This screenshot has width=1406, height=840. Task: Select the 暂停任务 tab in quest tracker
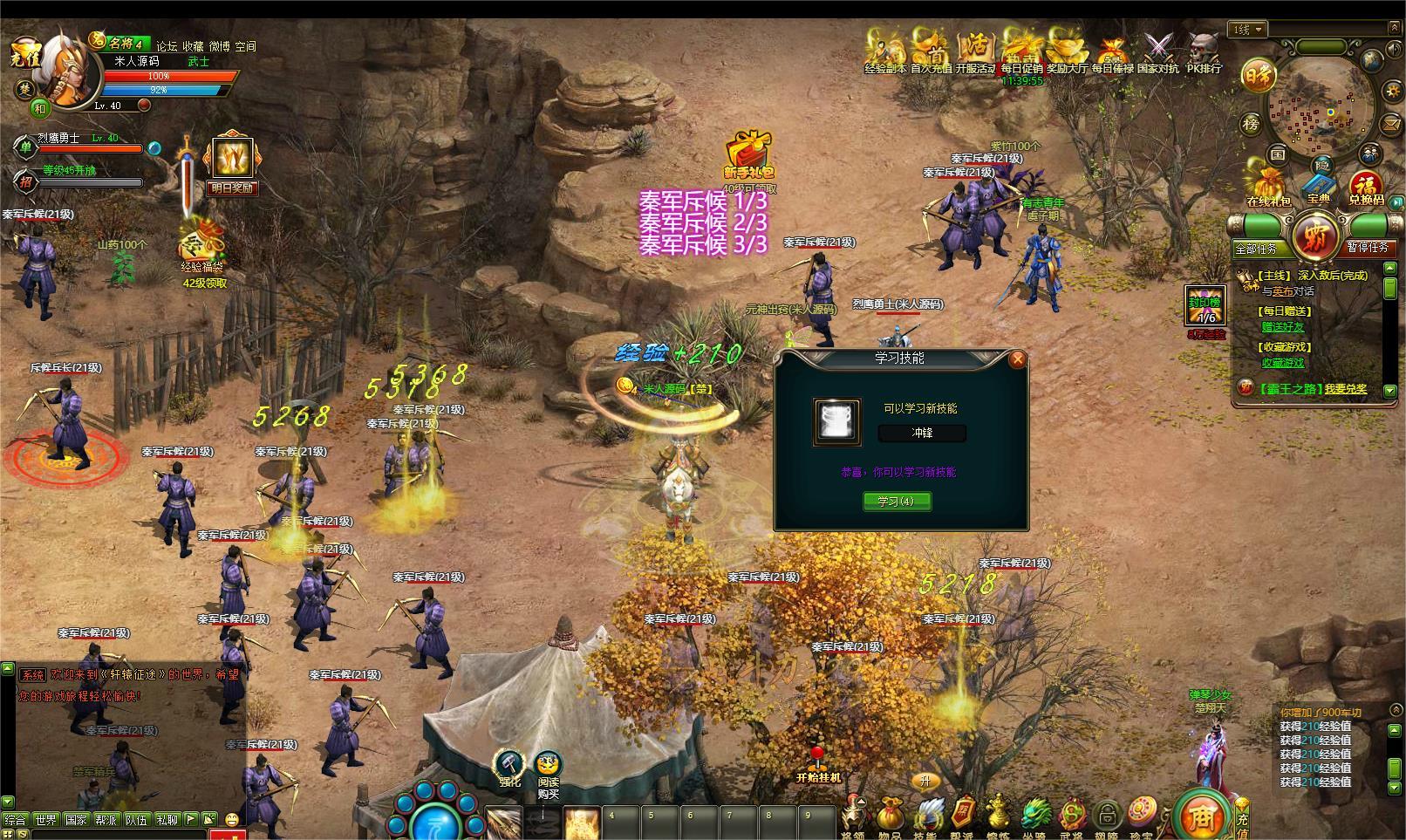click(1368, 248)
